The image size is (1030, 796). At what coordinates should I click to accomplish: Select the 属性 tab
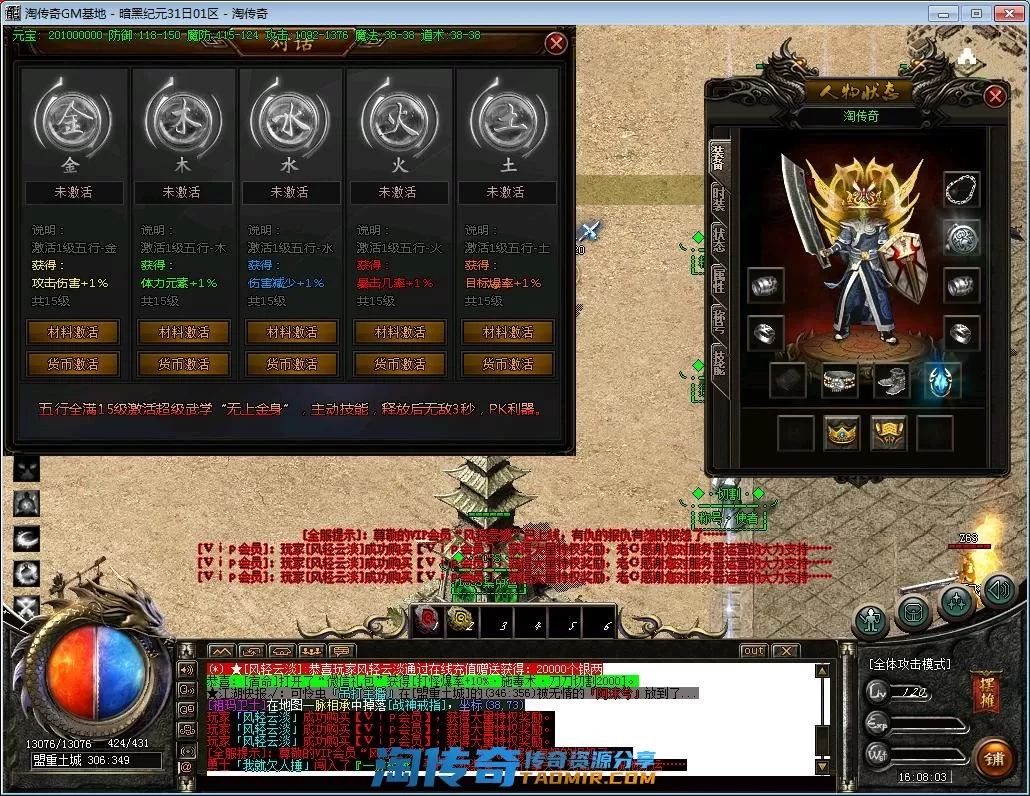[x=719, y=279]
